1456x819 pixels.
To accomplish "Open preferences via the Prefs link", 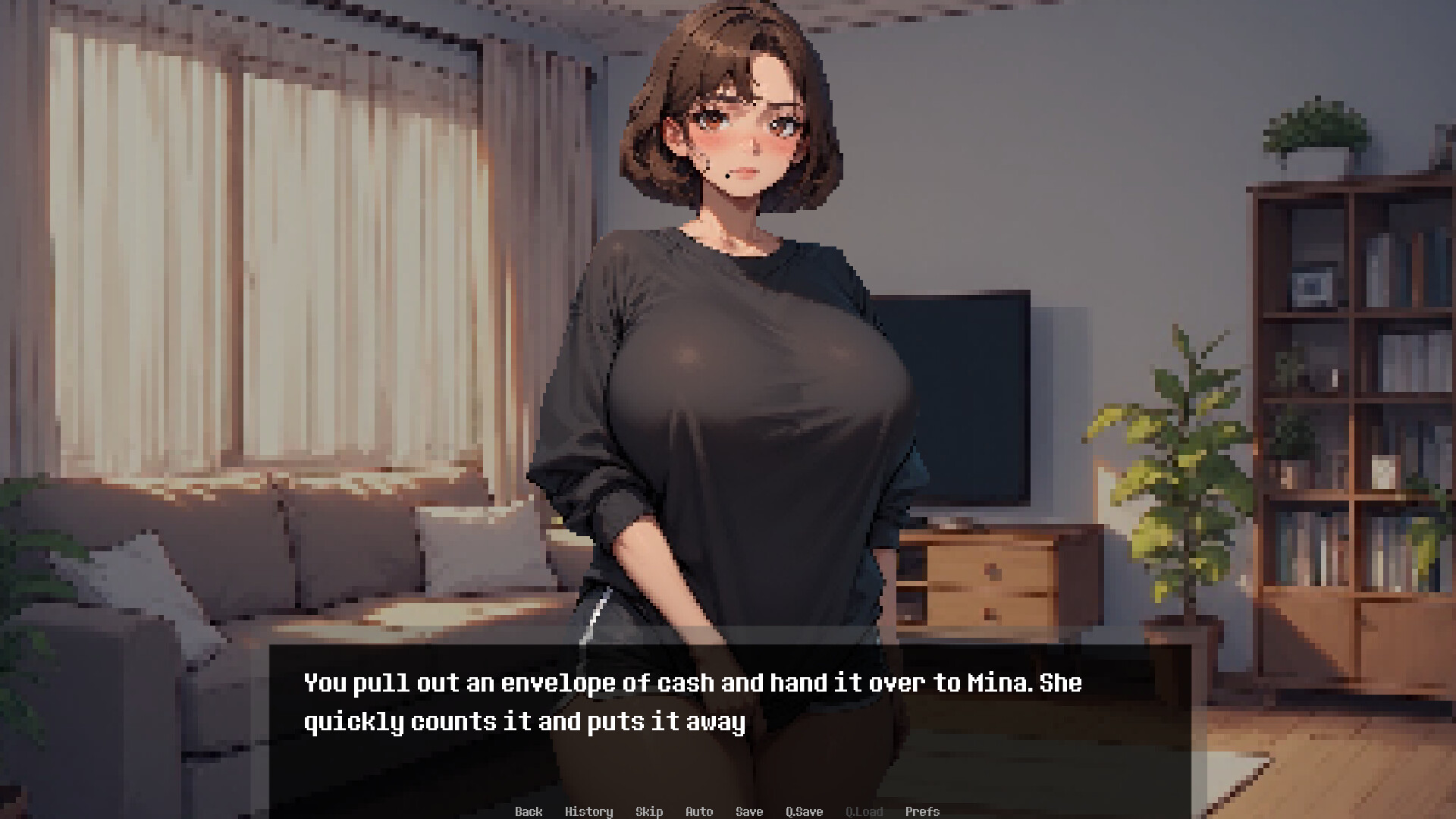I will coord(923,811).
